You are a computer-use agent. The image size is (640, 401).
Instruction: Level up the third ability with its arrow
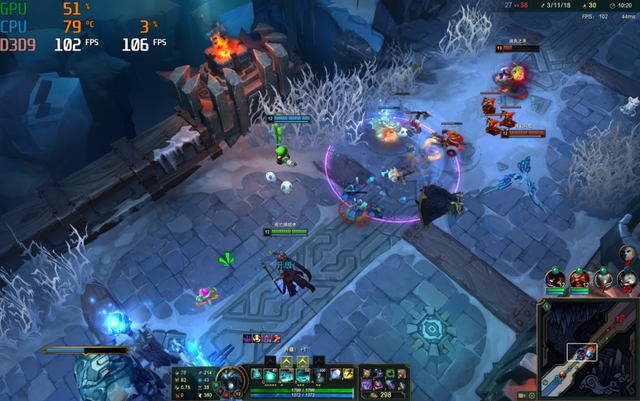pyautogui.click(x=303, y=360)
